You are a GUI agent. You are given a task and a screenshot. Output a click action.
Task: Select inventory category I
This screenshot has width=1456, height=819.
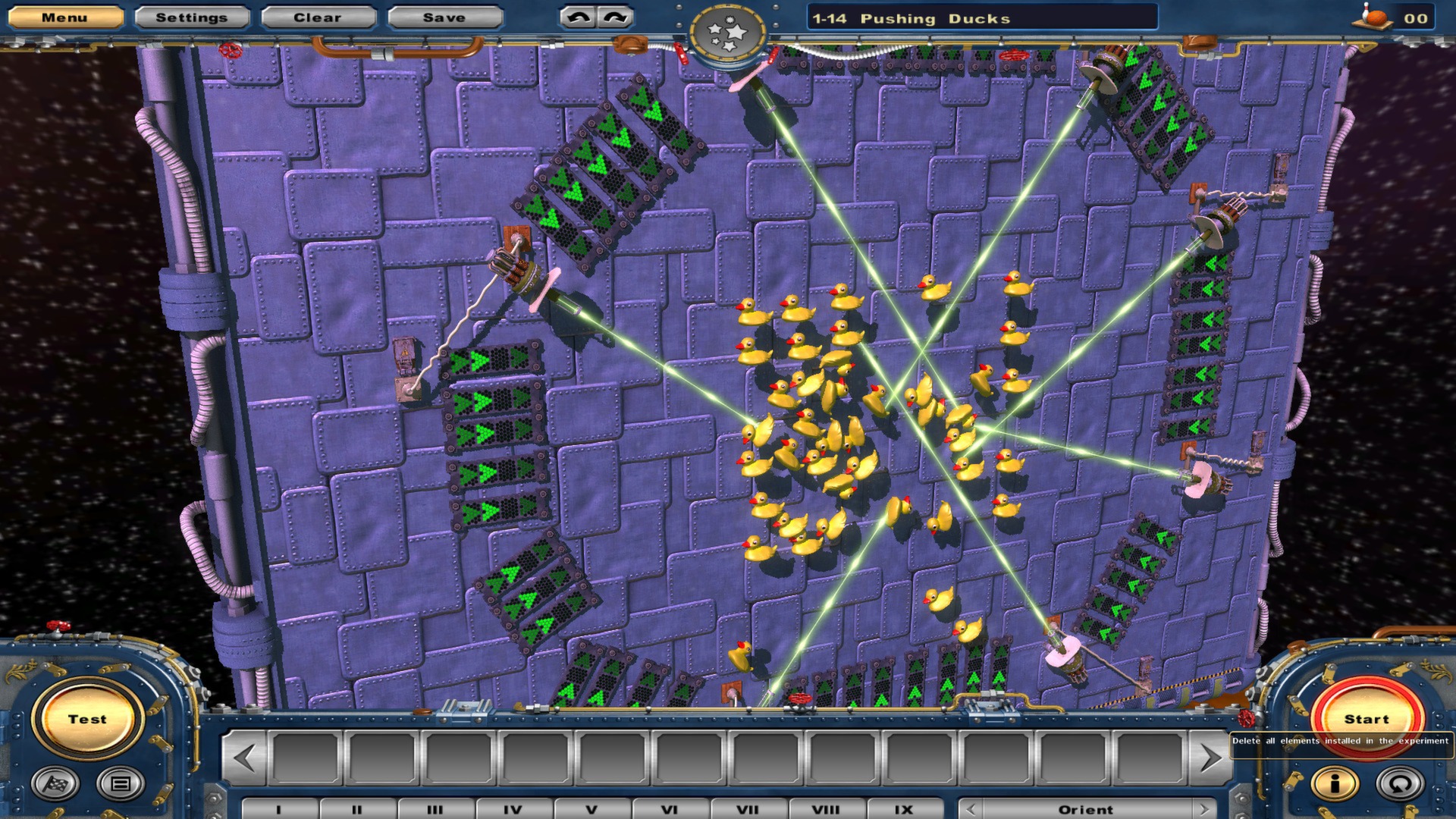pyautogui.click(x=279, y=809)
